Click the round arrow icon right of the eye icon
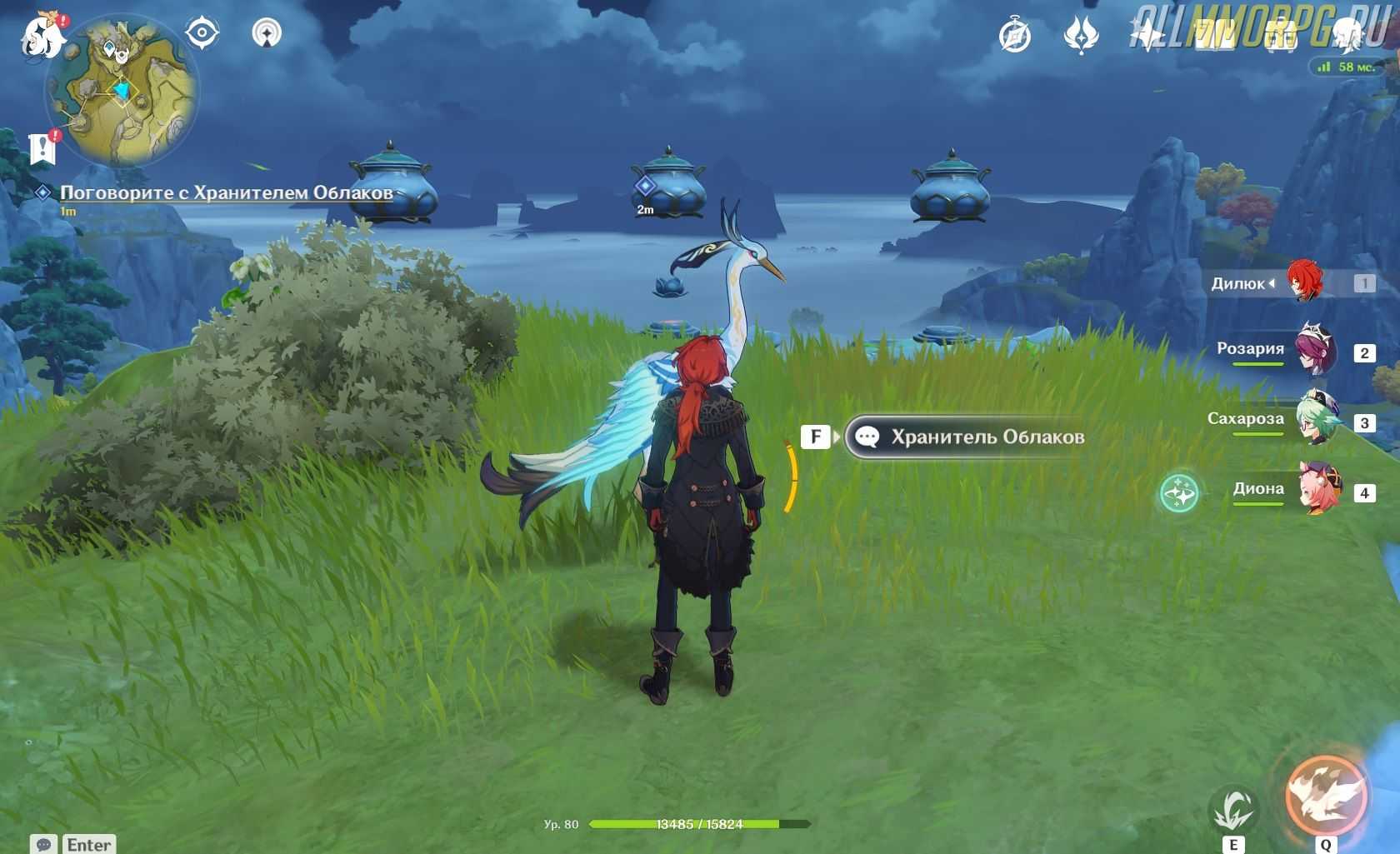1400x854 pixels. coord(267,33)
